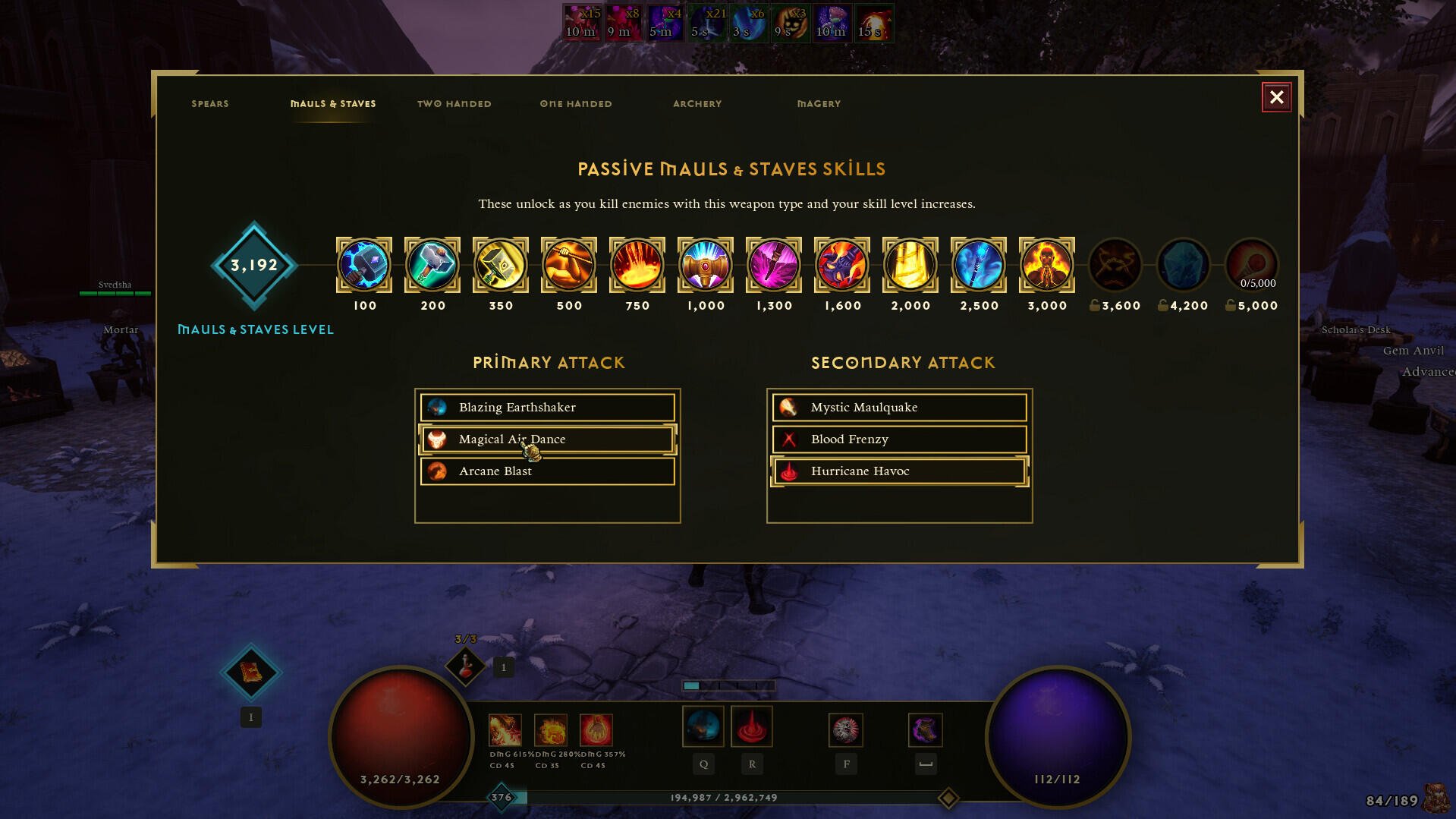
Task: View the golden passive skill at level 2,000
Action: click(910, 265)
